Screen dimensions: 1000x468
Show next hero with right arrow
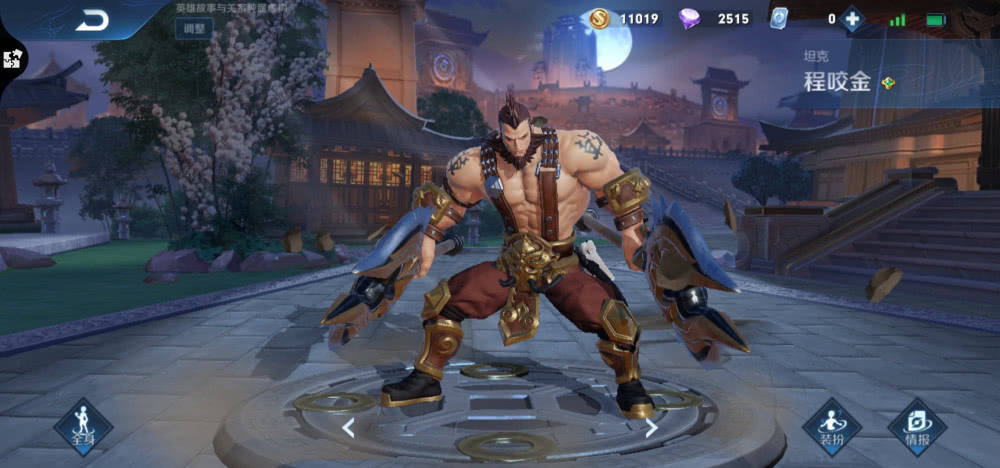651,428
